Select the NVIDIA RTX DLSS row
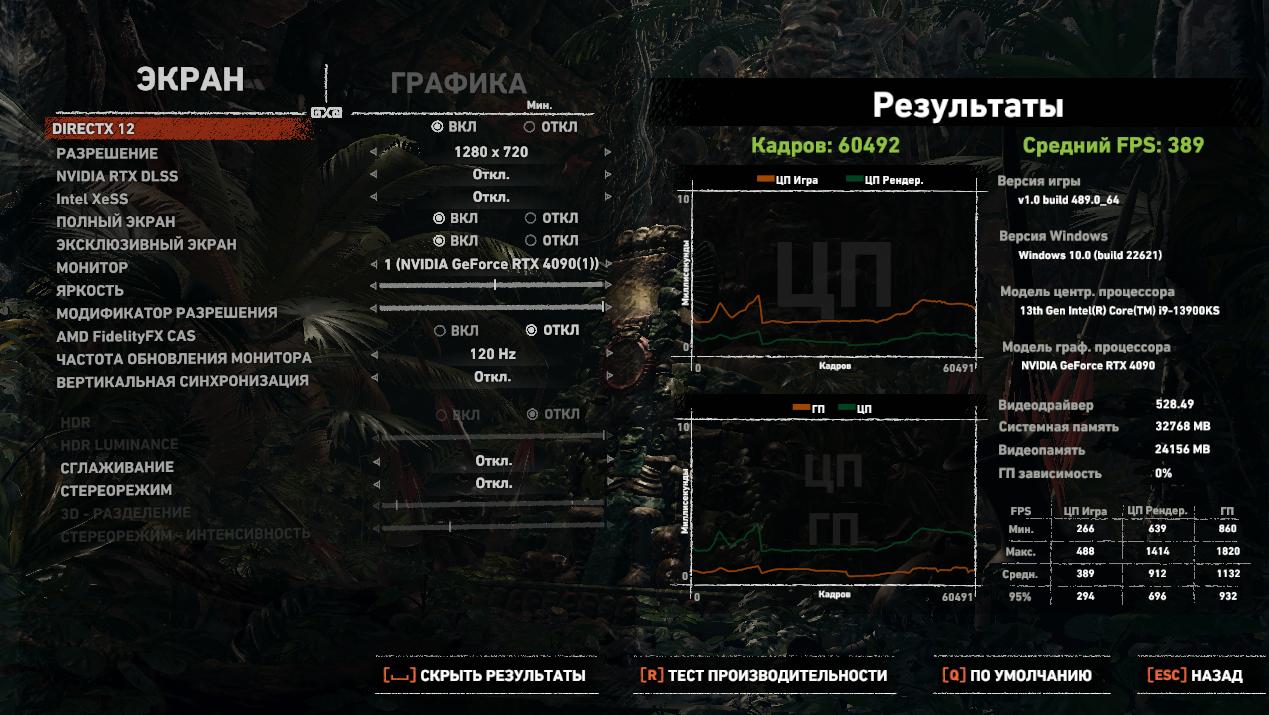1269x715 pixels. [117, 176]
